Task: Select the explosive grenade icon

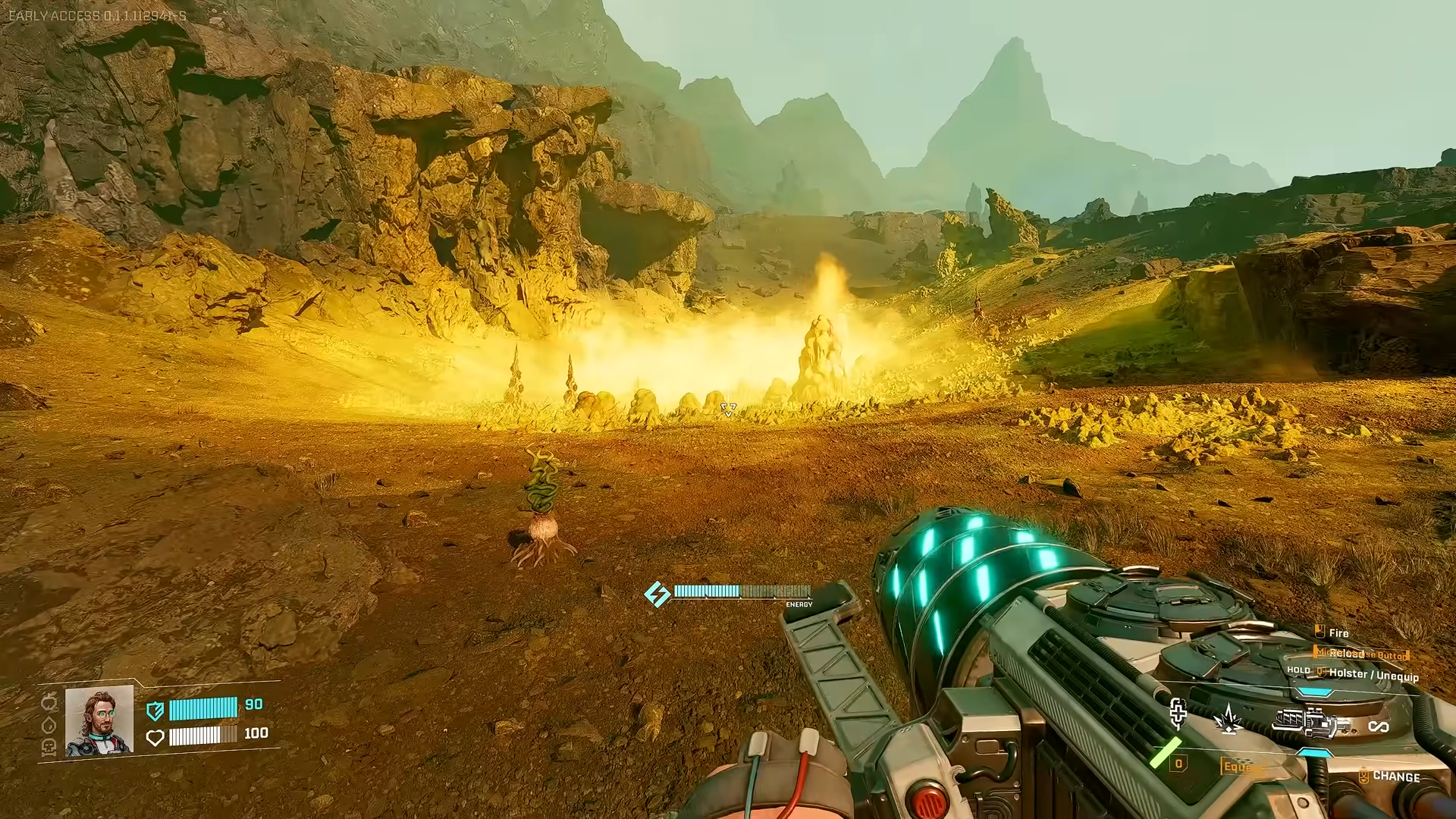Action: [x=1228, y=718]
